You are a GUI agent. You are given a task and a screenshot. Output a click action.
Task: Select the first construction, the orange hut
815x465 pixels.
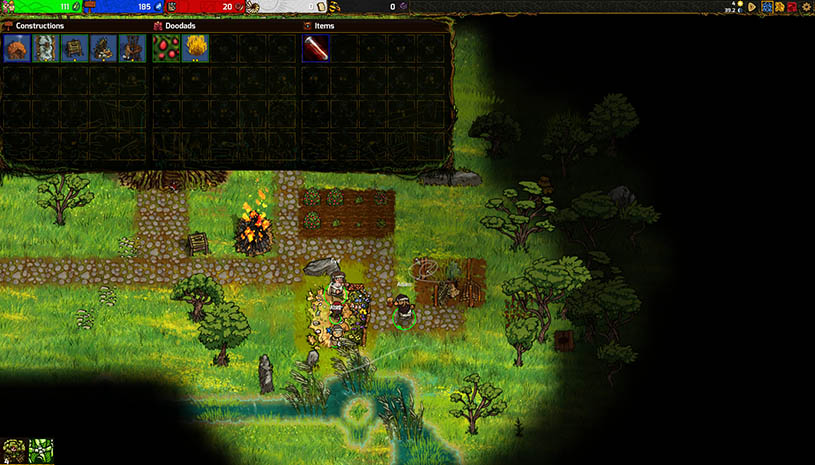[17, 48]
